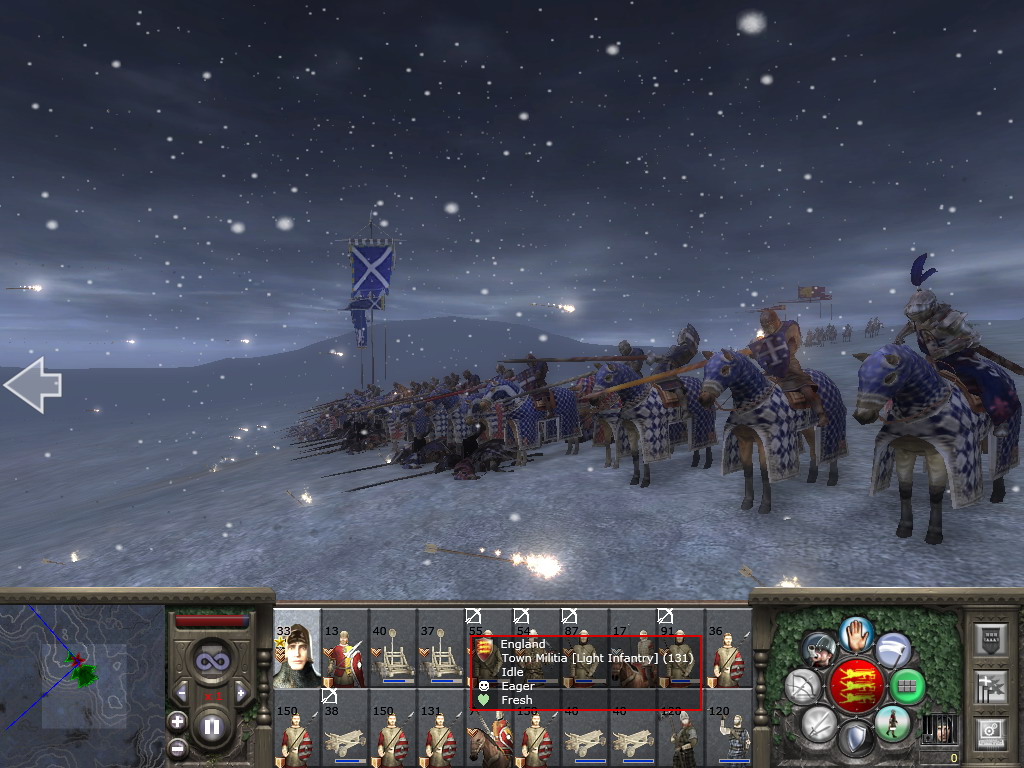Activate the halt order hand icon
This screenshot has height=768, width=1024.
click(x=855, y=633)
